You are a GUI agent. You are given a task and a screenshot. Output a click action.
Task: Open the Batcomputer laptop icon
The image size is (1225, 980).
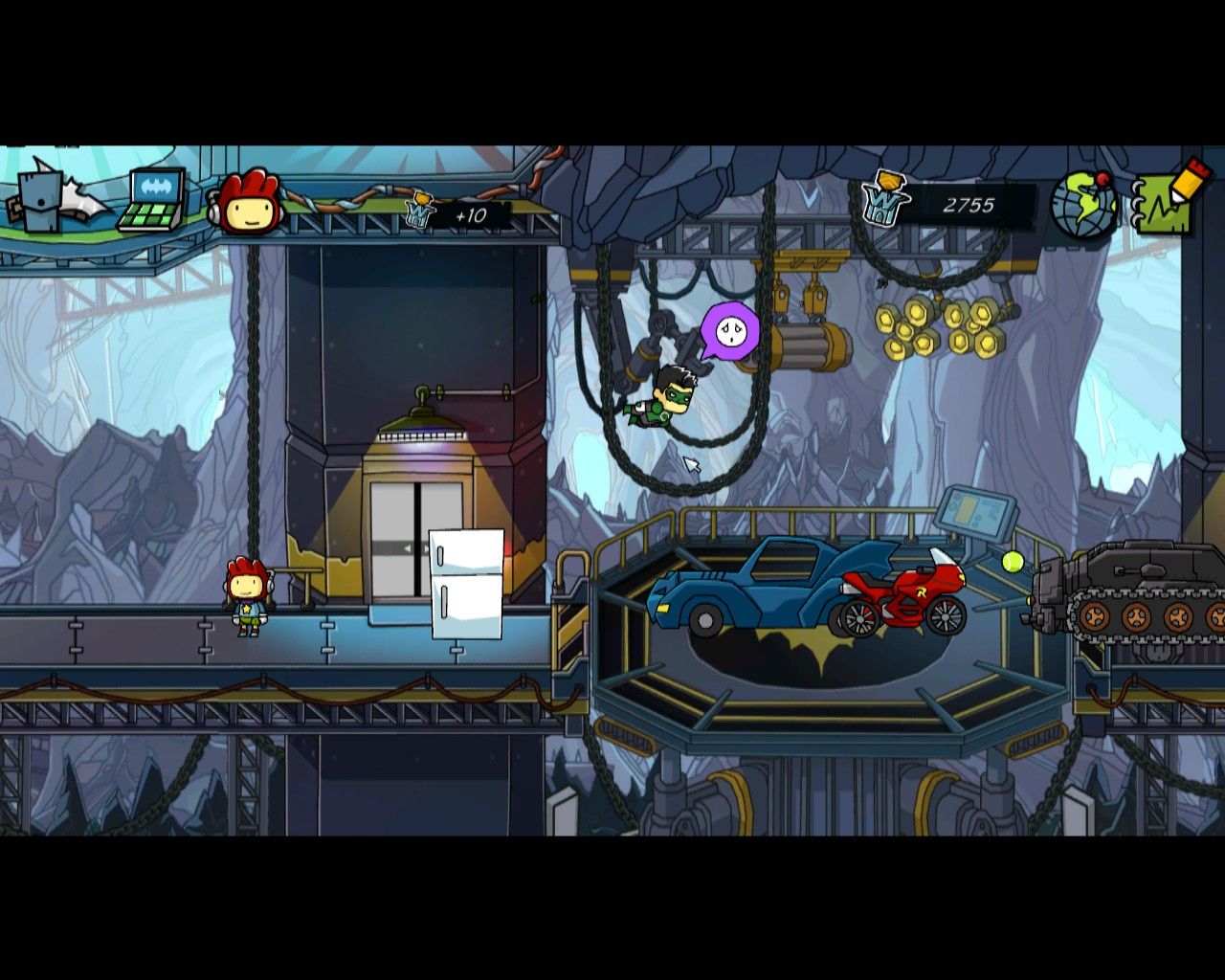coord(151,199)
